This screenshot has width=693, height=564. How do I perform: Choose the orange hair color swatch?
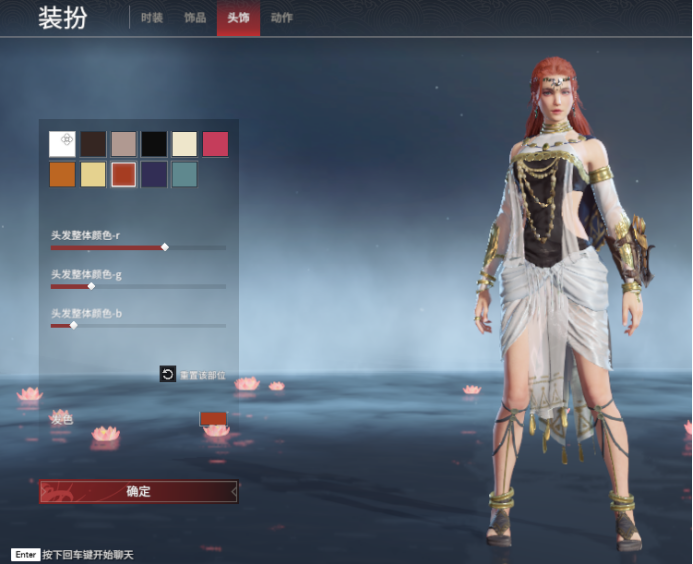pyautogui.click(x=62, y=175)
